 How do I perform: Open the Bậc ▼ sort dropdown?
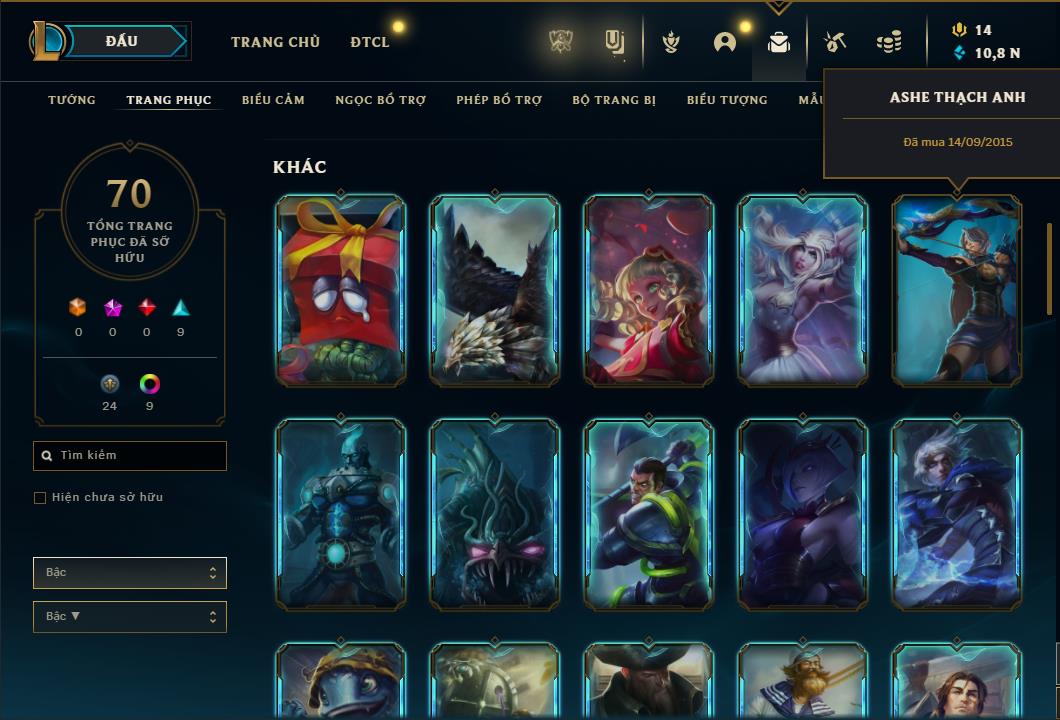click(130, 617)
